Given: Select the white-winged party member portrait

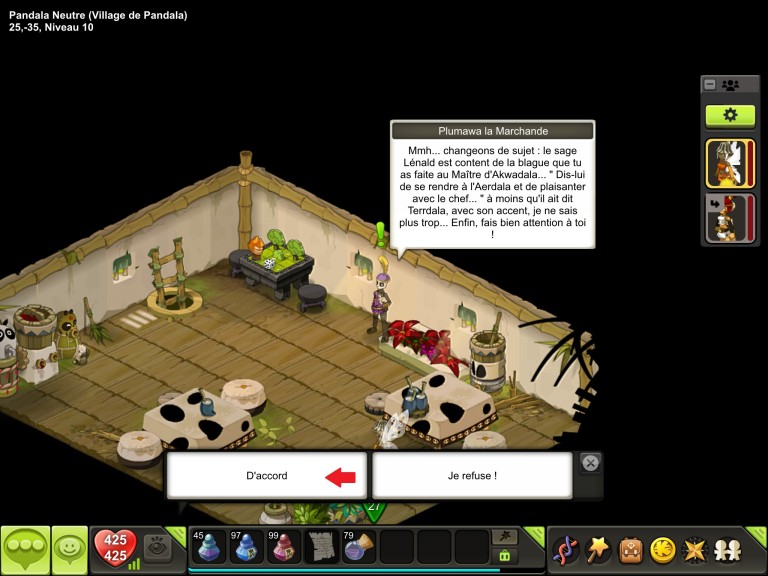Looking at the screenshot, I should pyautogui.click(x=730, y=164).
